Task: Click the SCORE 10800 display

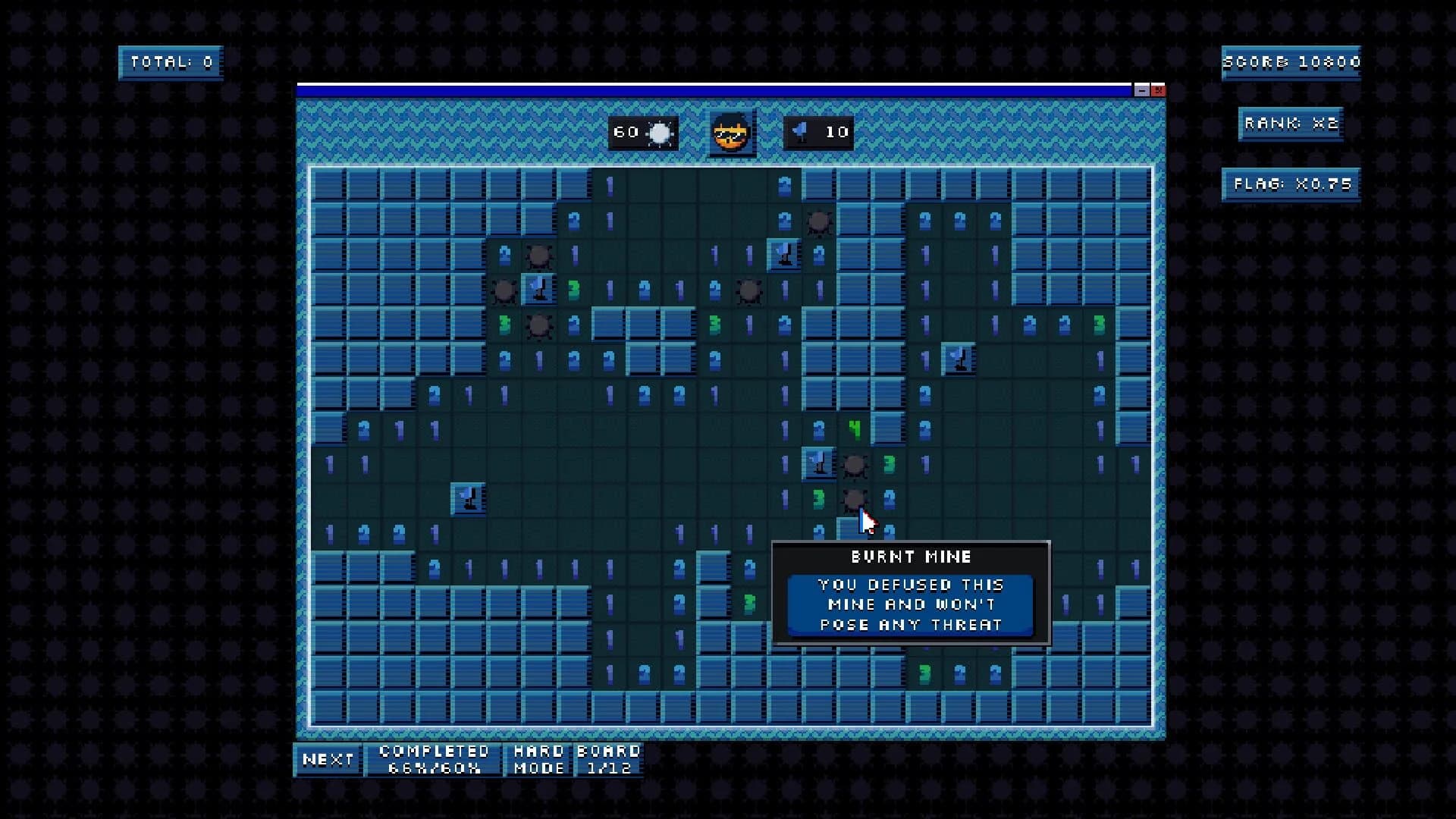Action: point(1292,62)
